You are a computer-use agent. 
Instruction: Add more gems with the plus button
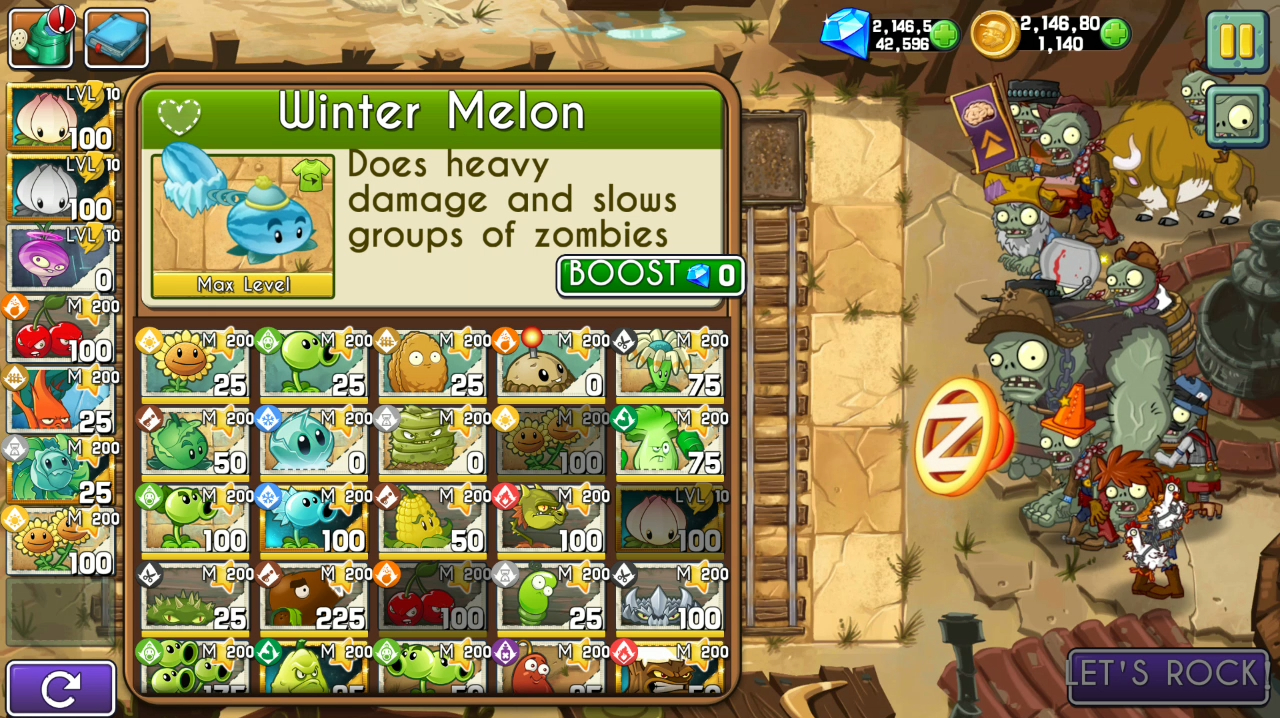tap(945, 35)
